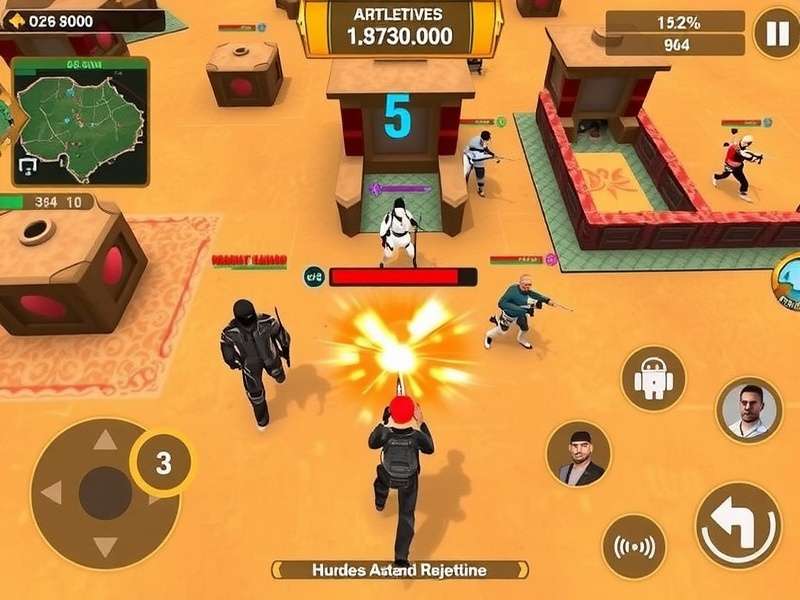This screenshot has height=600, width=800.
Task: Select the bearded man with cap portrait
Action: pos(579,453)
